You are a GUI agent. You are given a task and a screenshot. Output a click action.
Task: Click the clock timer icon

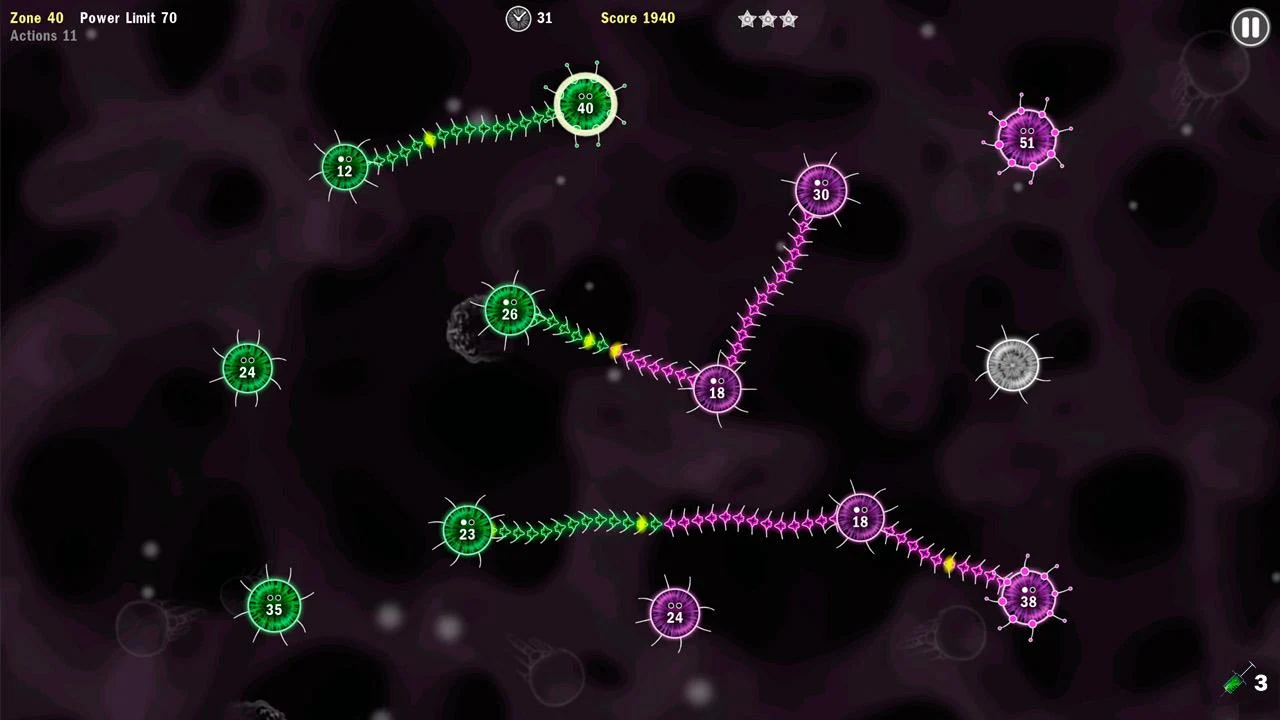pos(518,18)
